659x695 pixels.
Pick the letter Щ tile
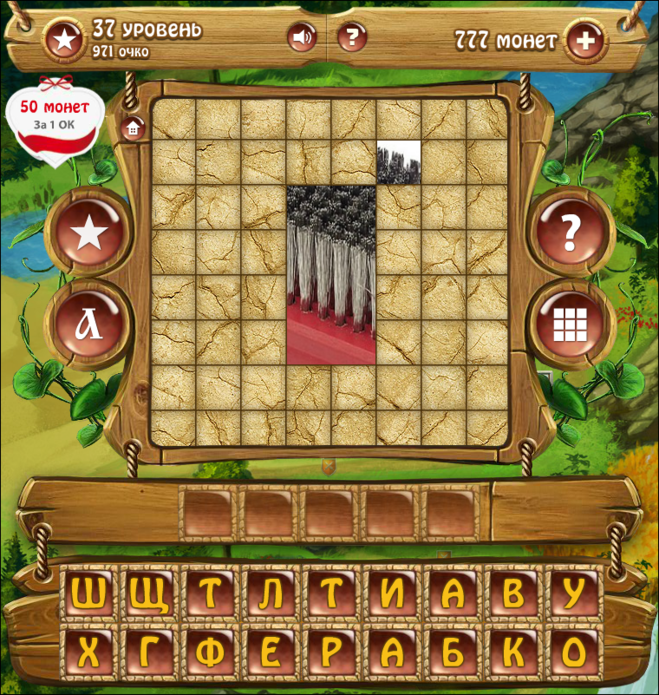[x=149, y=595]
